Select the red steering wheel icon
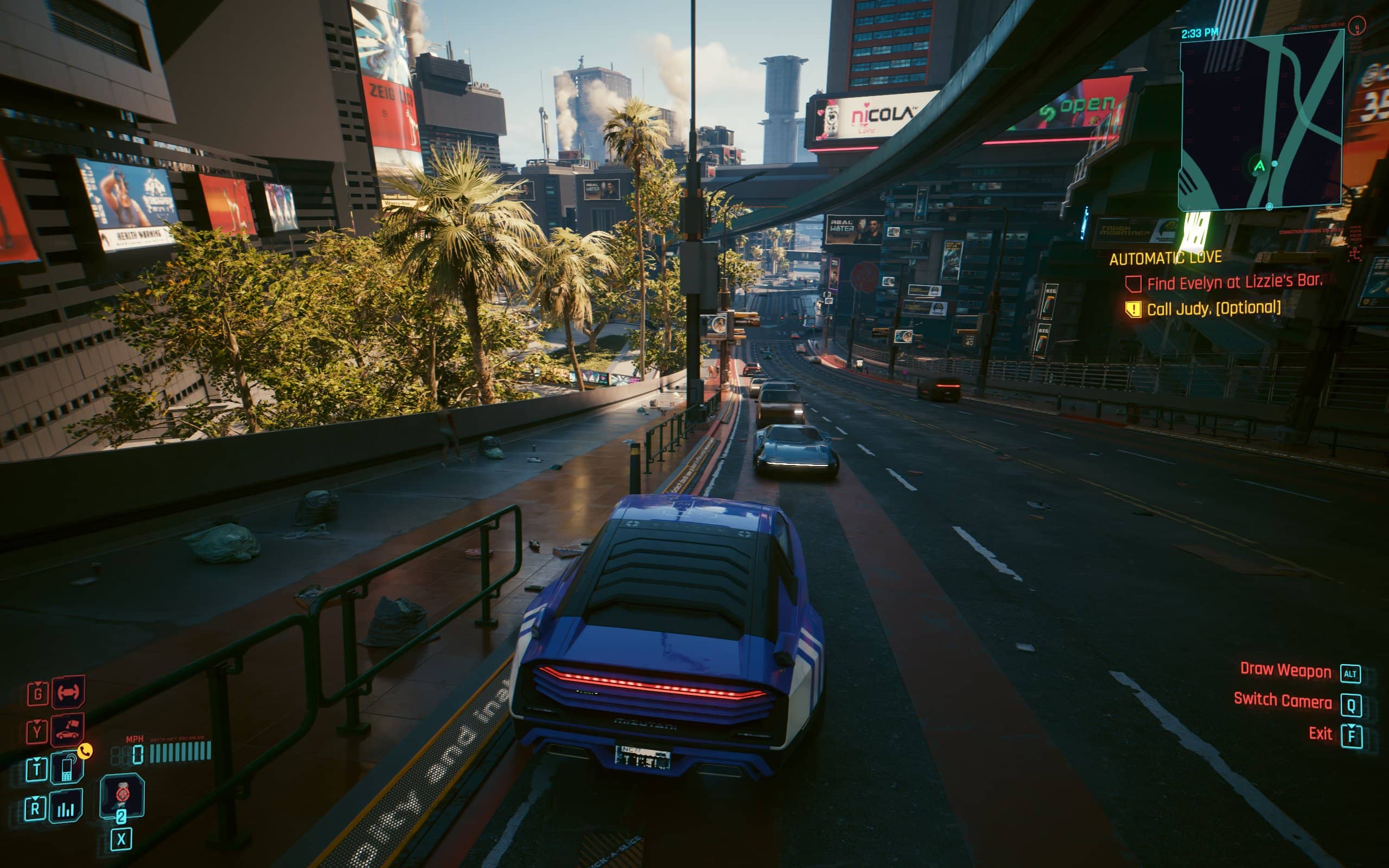The image size is (1389, 868). tap(68, 692)
